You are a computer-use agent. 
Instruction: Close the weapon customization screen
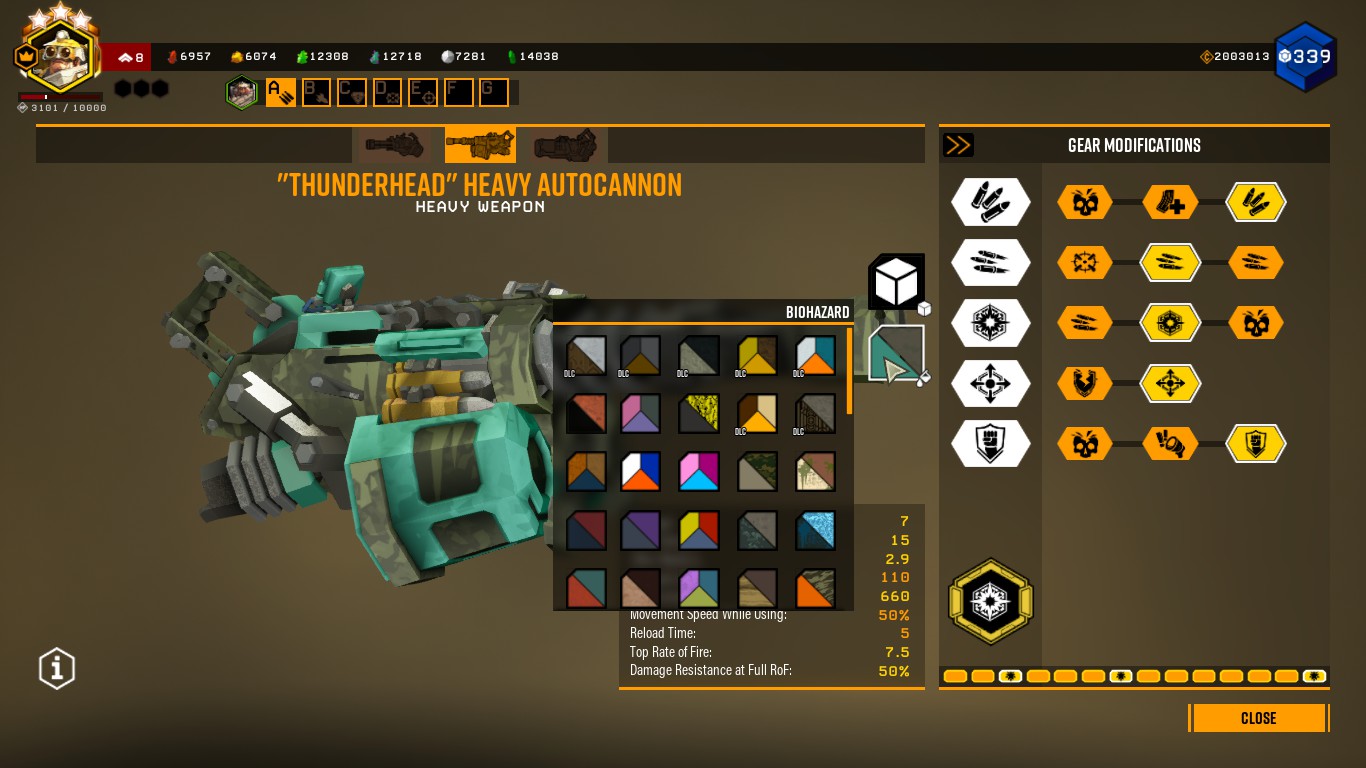1258,718
